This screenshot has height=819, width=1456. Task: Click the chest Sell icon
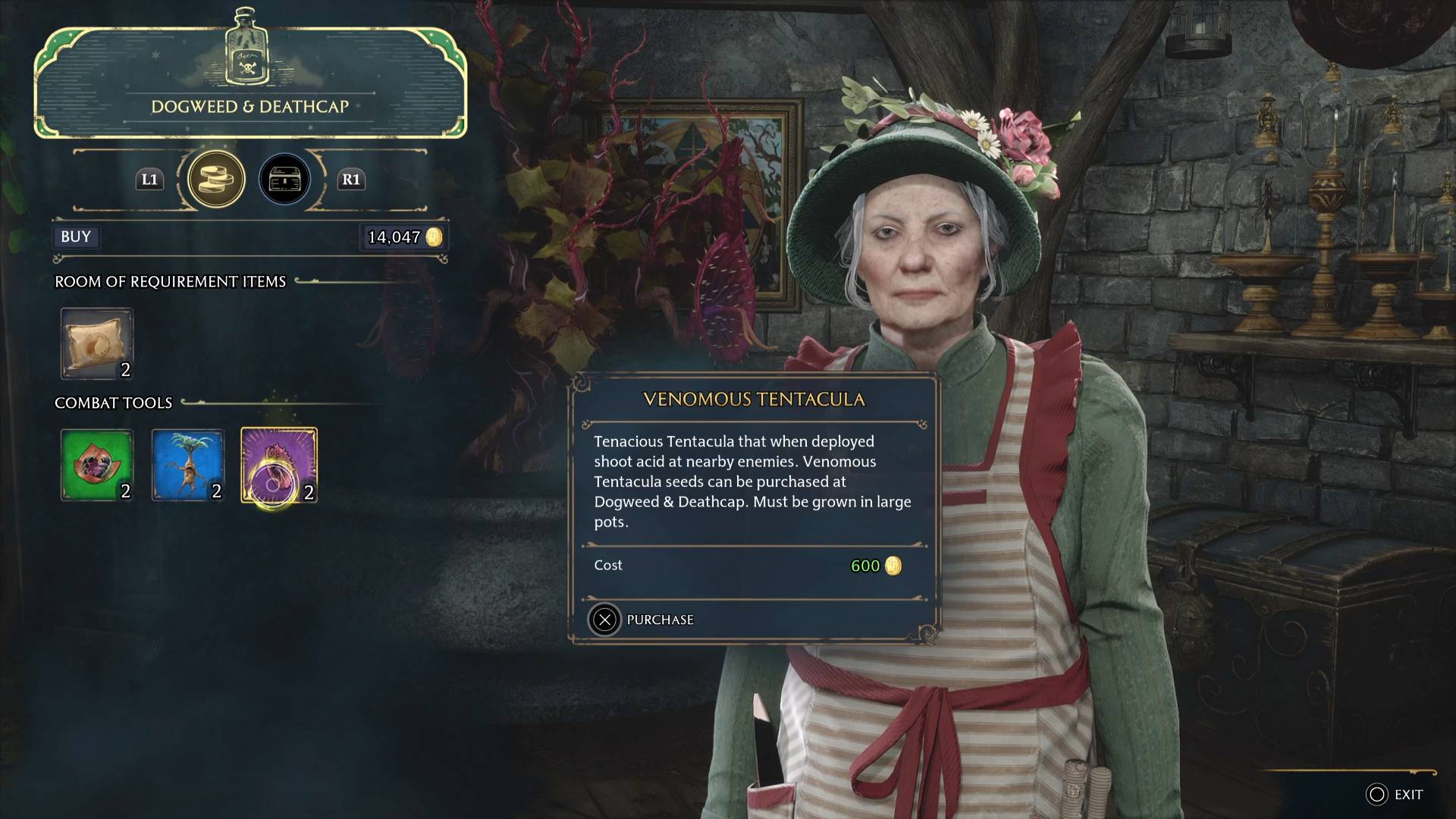[x=285, y=179]
